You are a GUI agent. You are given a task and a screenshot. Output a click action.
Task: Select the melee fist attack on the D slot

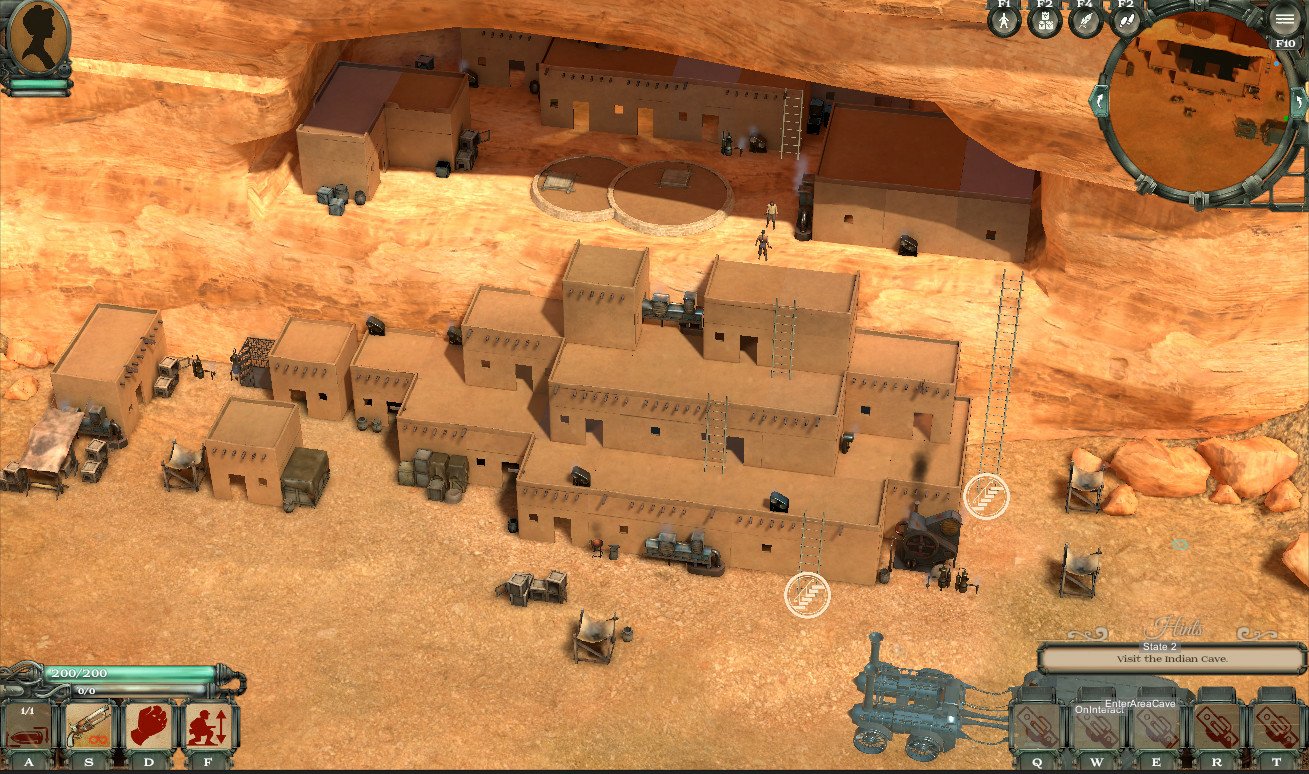(148, 725)
